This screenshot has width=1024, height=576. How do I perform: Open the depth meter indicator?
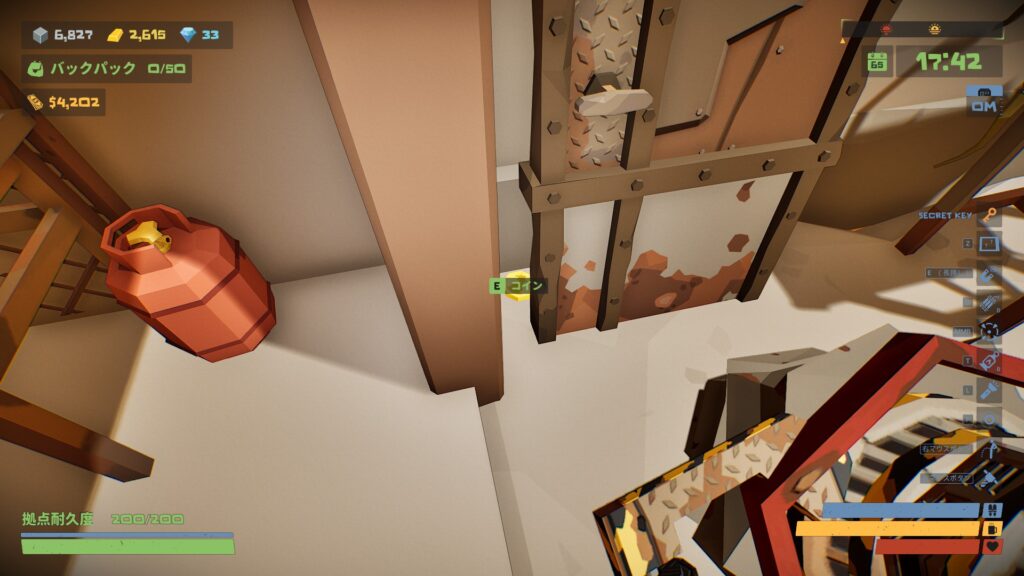click(984, 102)
